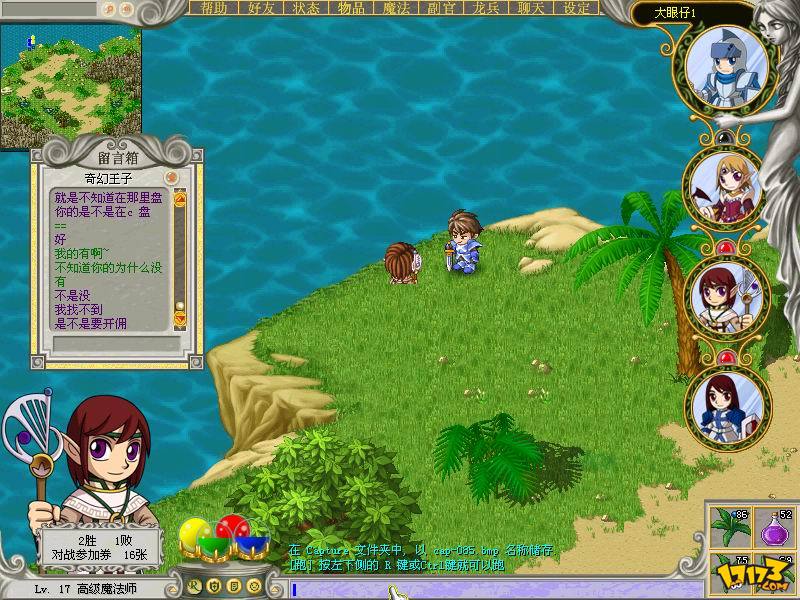Select the armored knight party portrait
Viewport: 800px width, 600px height.
(x=726, y=65)
